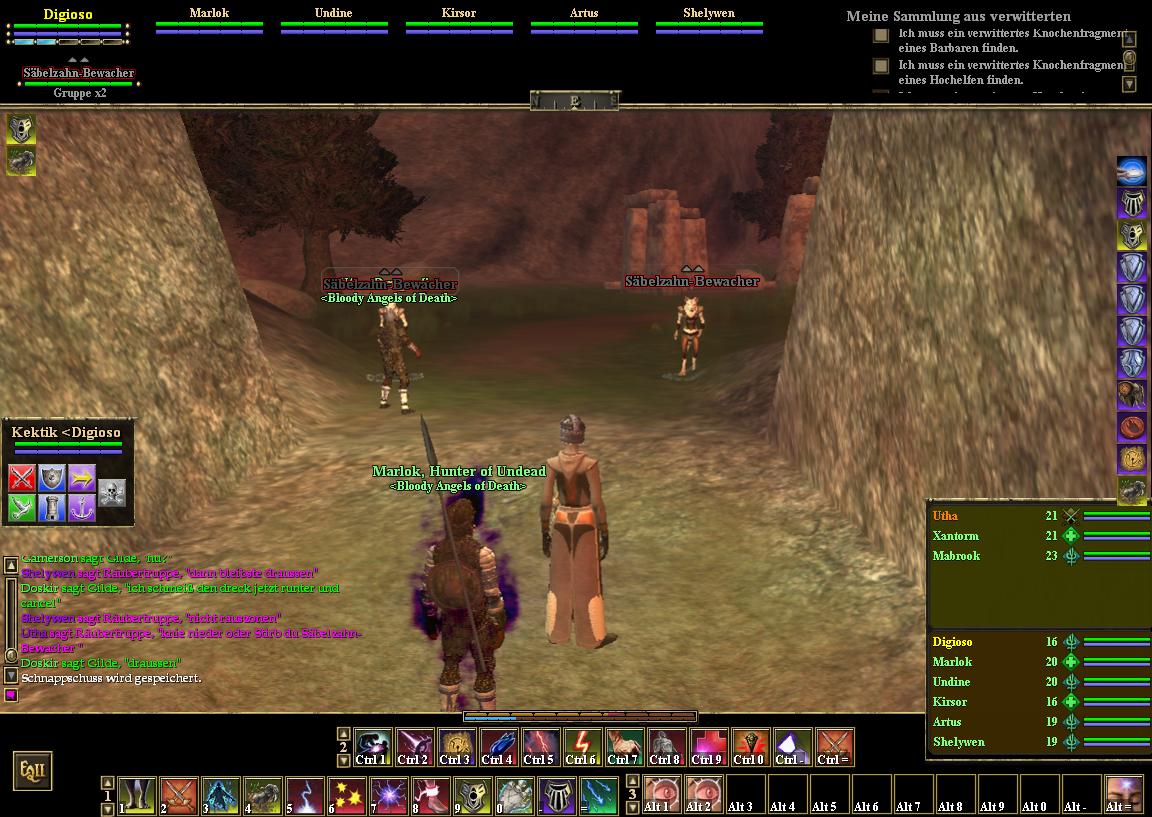The width and height of the screenshot is (1152, 817).
Task: Select the pet's stone tower command
Action: pos(52,508)
